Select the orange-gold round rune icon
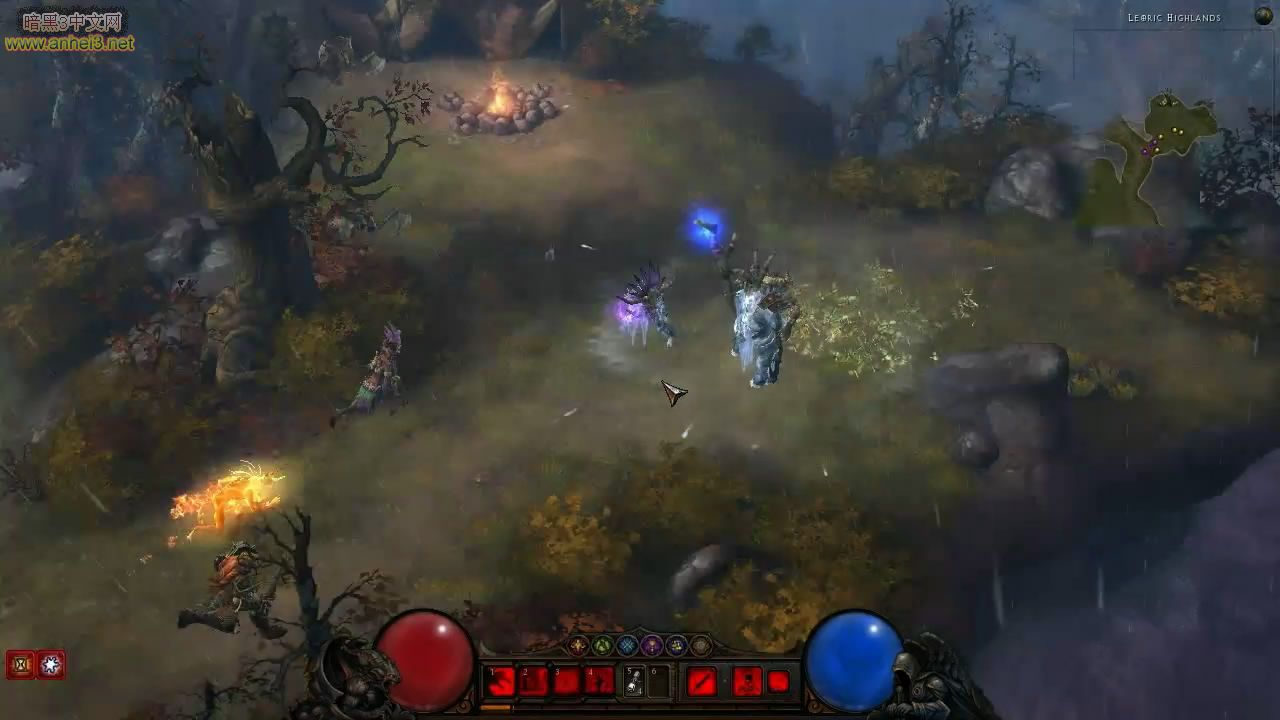The width and height of the screenshot is (1280, 720). click(x=579, y=646)
